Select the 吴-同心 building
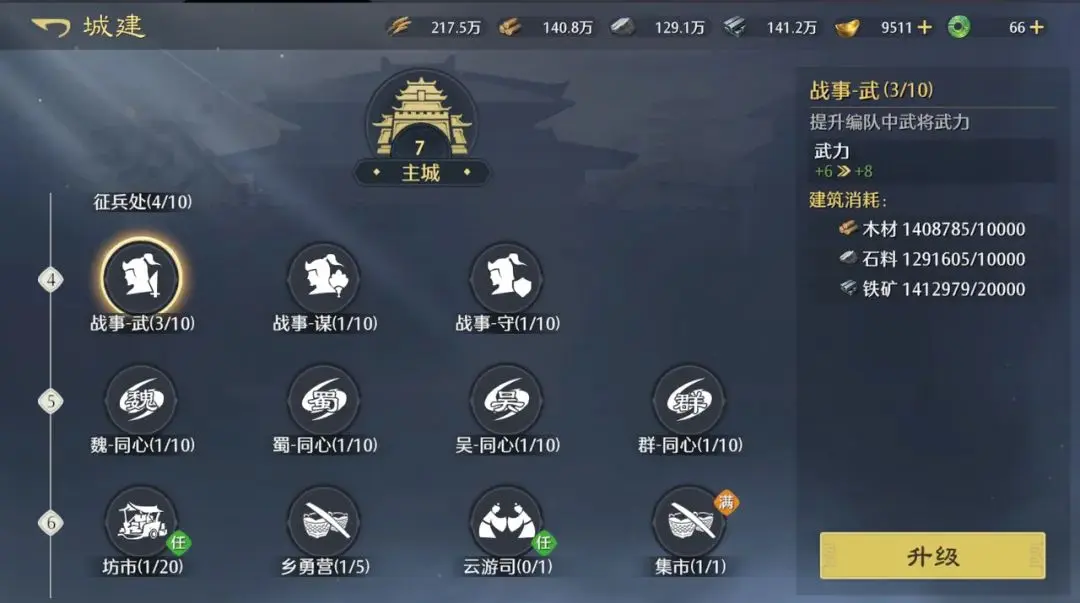The width and height of the screenshot is (1080, 603). coord(507,401)
